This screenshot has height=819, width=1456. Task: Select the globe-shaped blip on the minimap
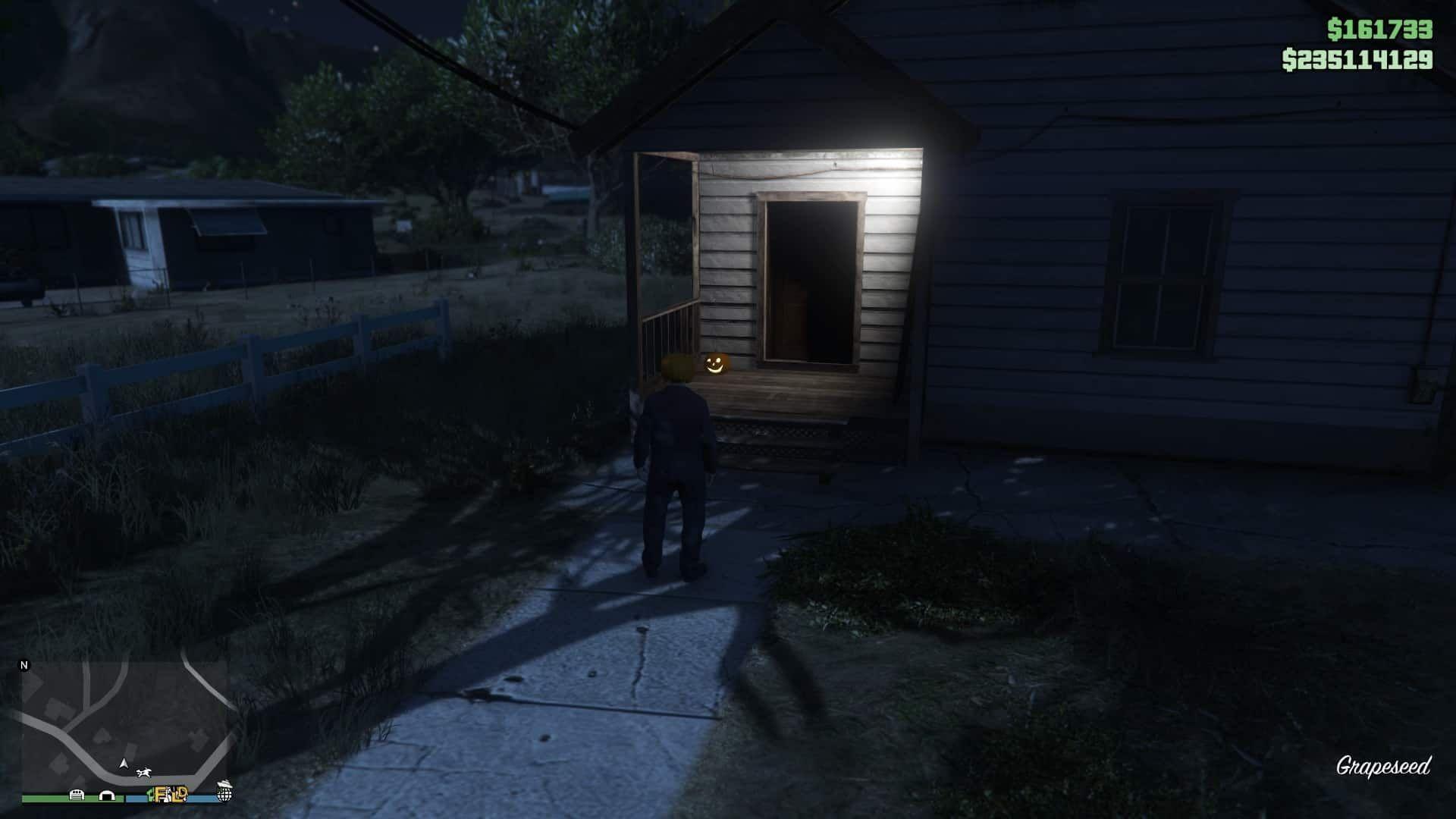pyautogui.click(x=224, y=795)
